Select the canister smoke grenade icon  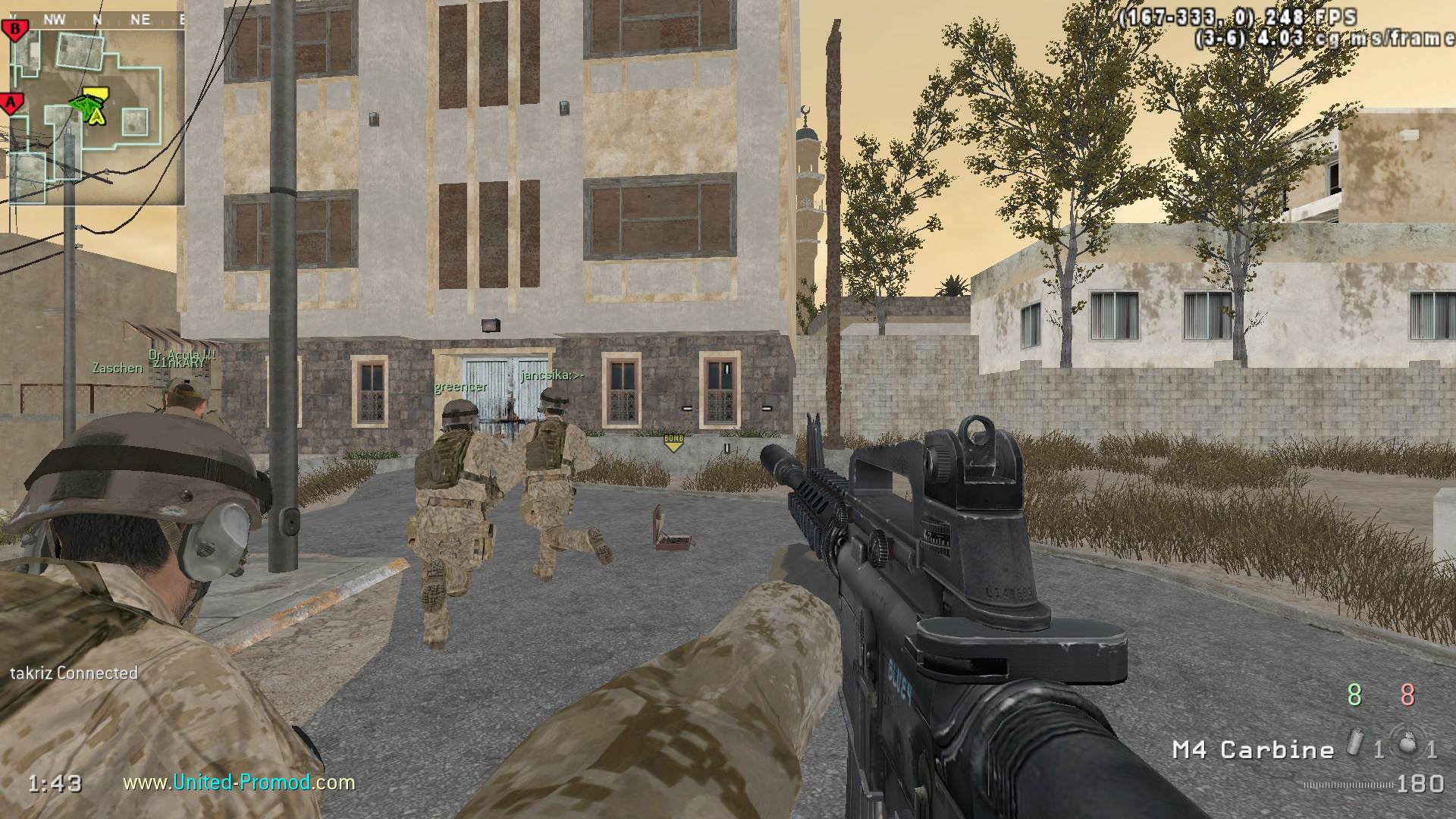tap(1355, 744)
